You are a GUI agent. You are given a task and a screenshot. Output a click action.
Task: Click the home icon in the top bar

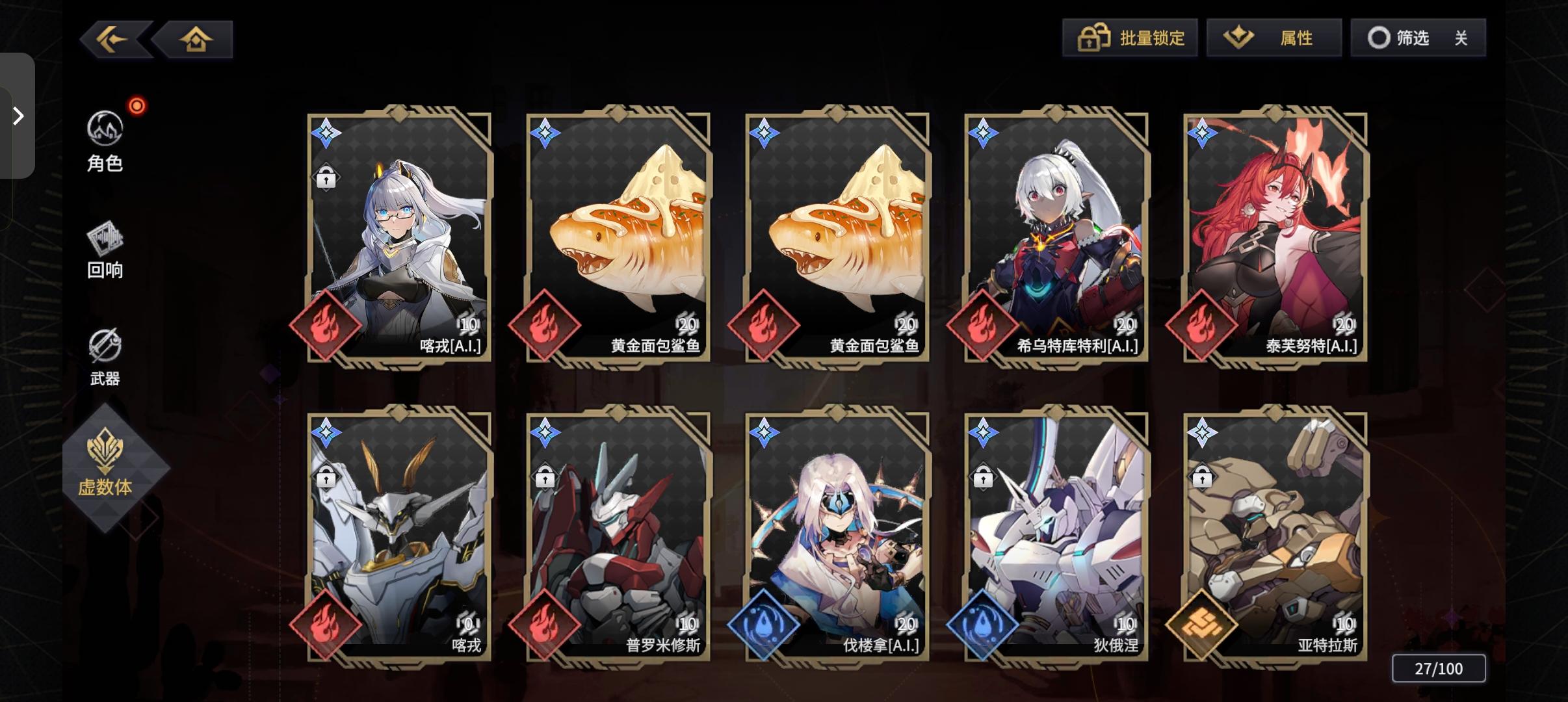196,39
